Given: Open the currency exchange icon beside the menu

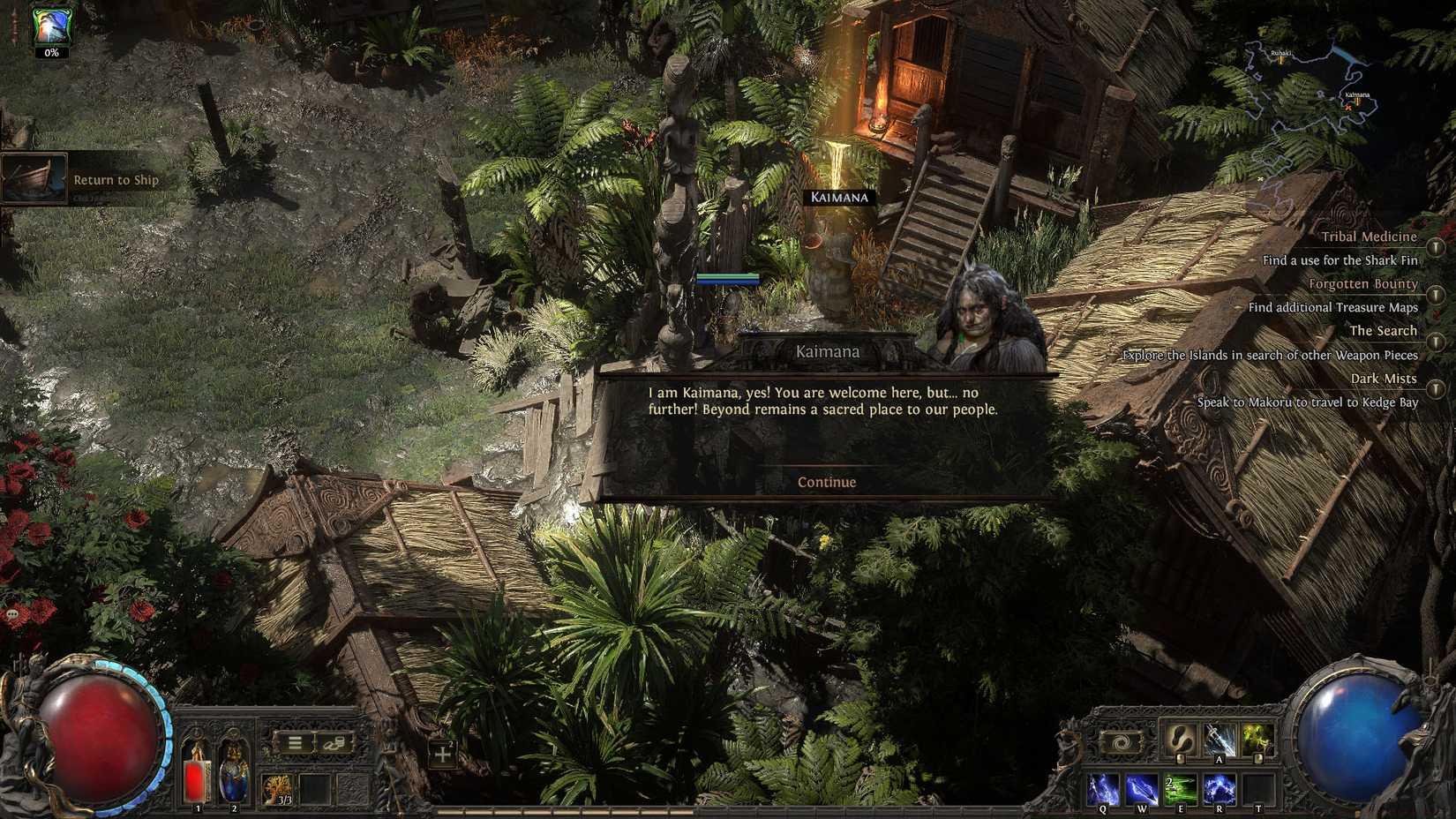Looking at the screenshot, I should 334,742.
